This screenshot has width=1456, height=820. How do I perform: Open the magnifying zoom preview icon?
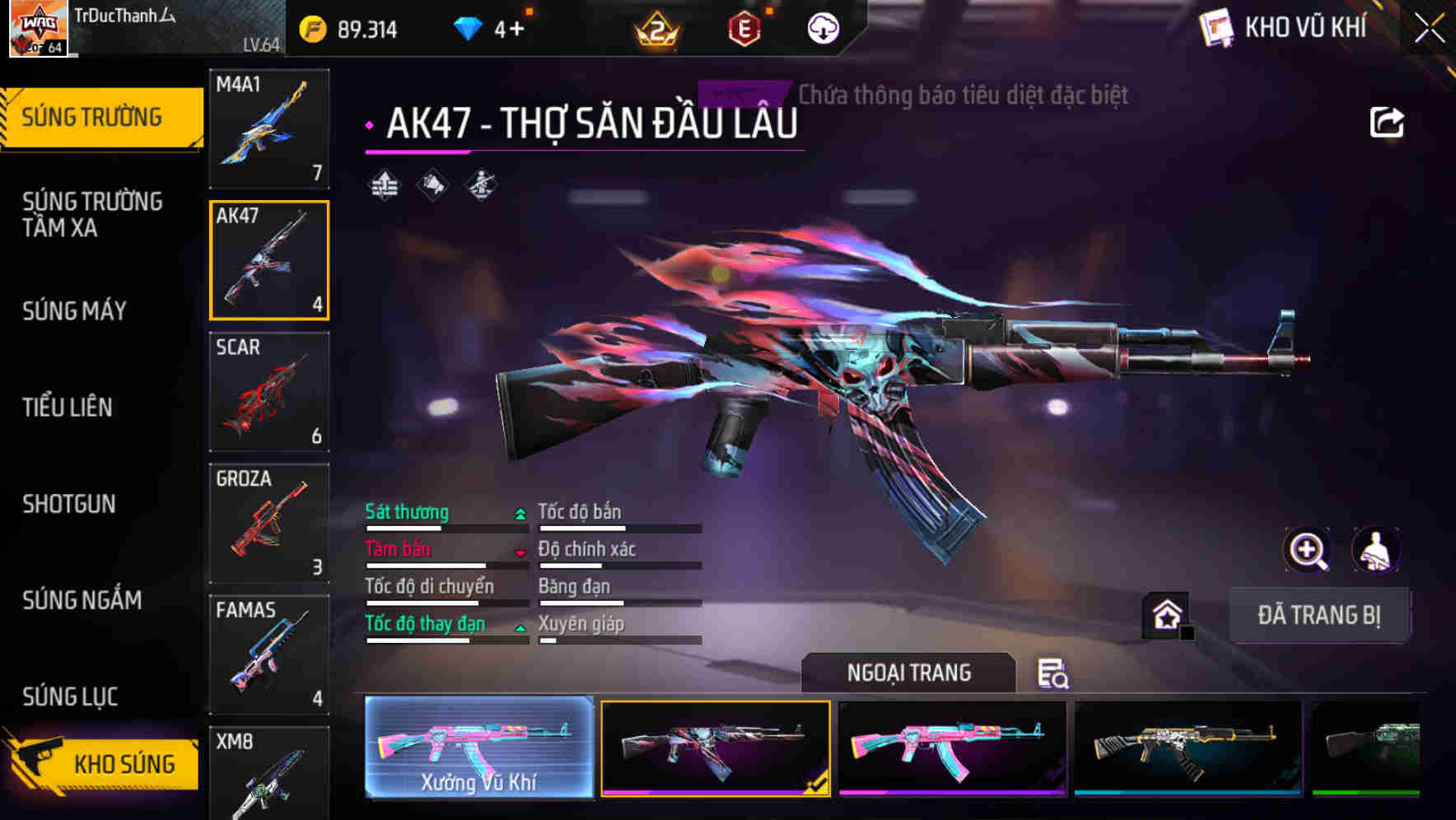[1308, 550]
